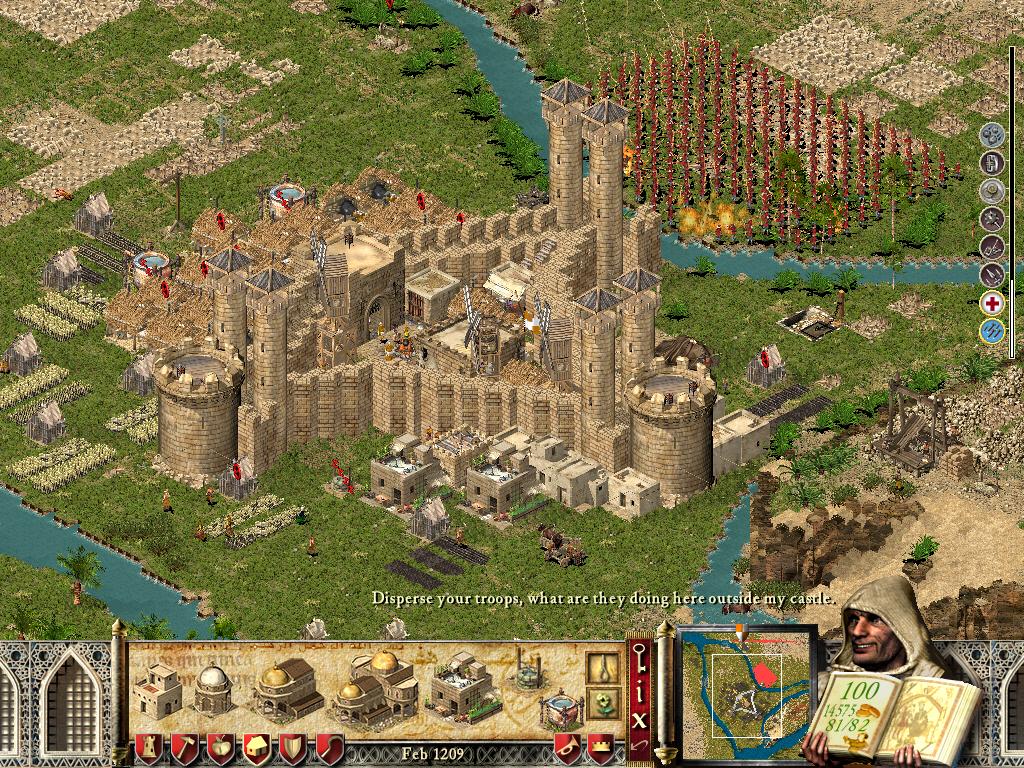
Task: Open the castle buildings category shield
Action: (x=149, y=747)
